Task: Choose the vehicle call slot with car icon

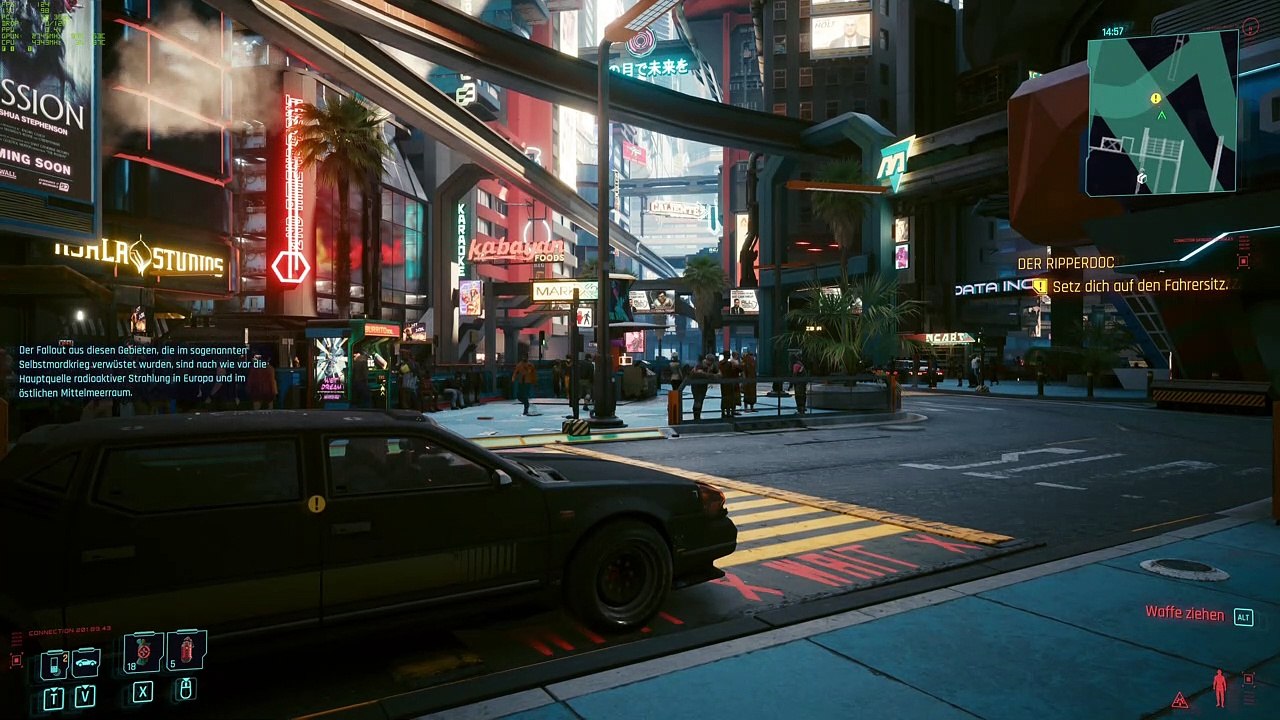Action: 86,662
